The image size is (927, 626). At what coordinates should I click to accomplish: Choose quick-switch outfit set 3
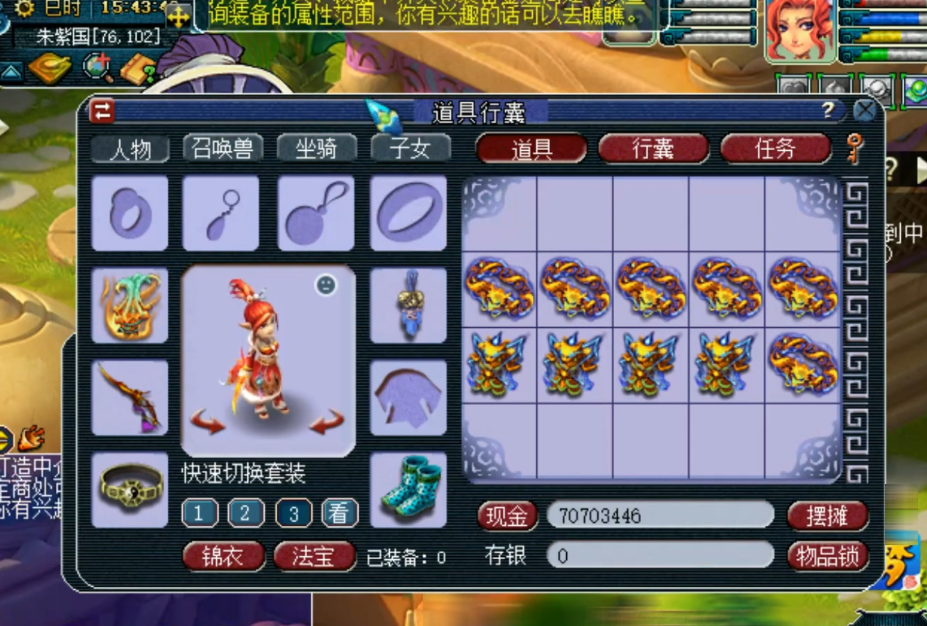point(293,514)
